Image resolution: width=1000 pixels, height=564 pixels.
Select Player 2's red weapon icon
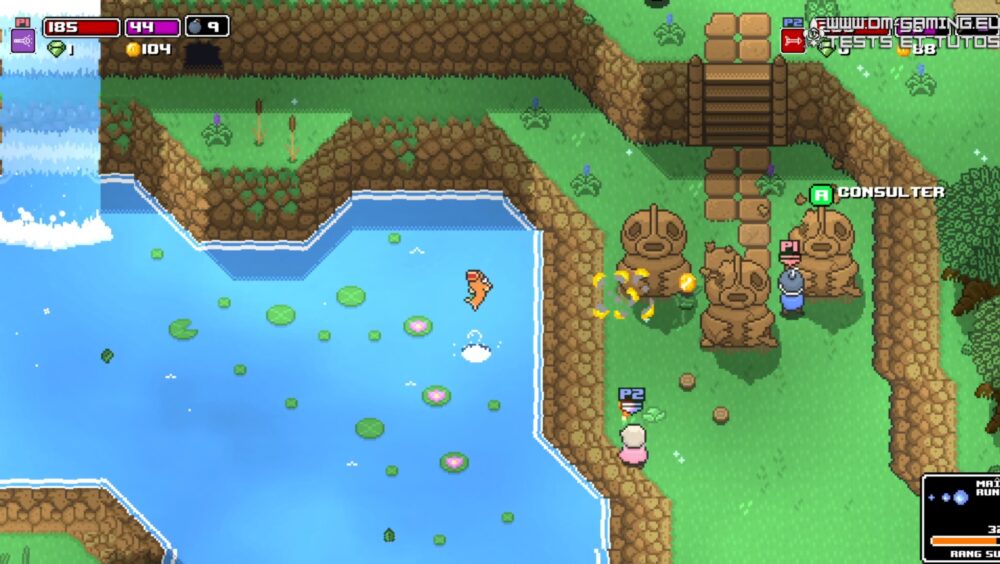click(x=793, y=41)
